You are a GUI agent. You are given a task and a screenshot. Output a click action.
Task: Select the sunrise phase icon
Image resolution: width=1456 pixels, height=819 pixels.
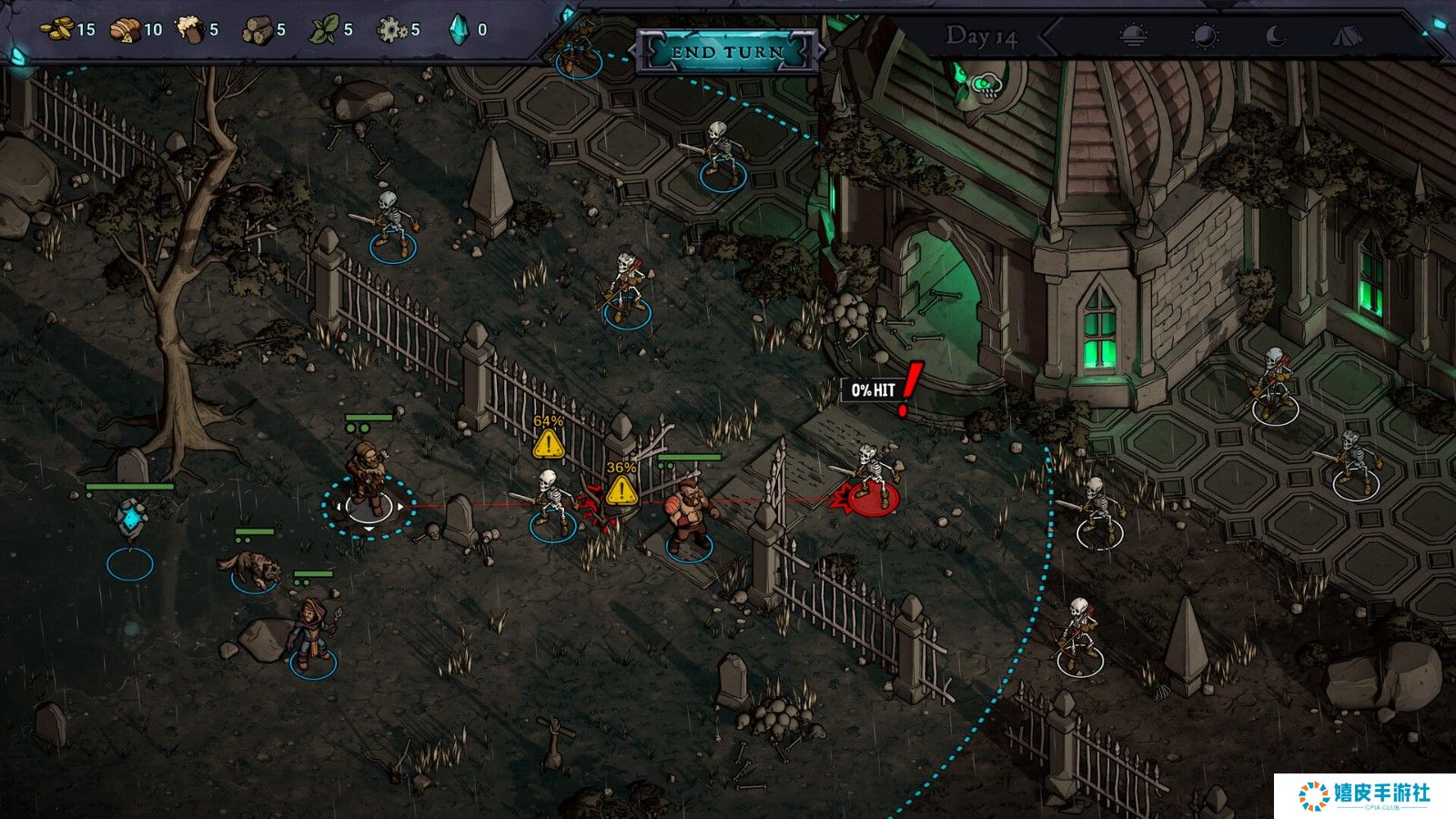pyautogui.click(x=1132, y=36)
